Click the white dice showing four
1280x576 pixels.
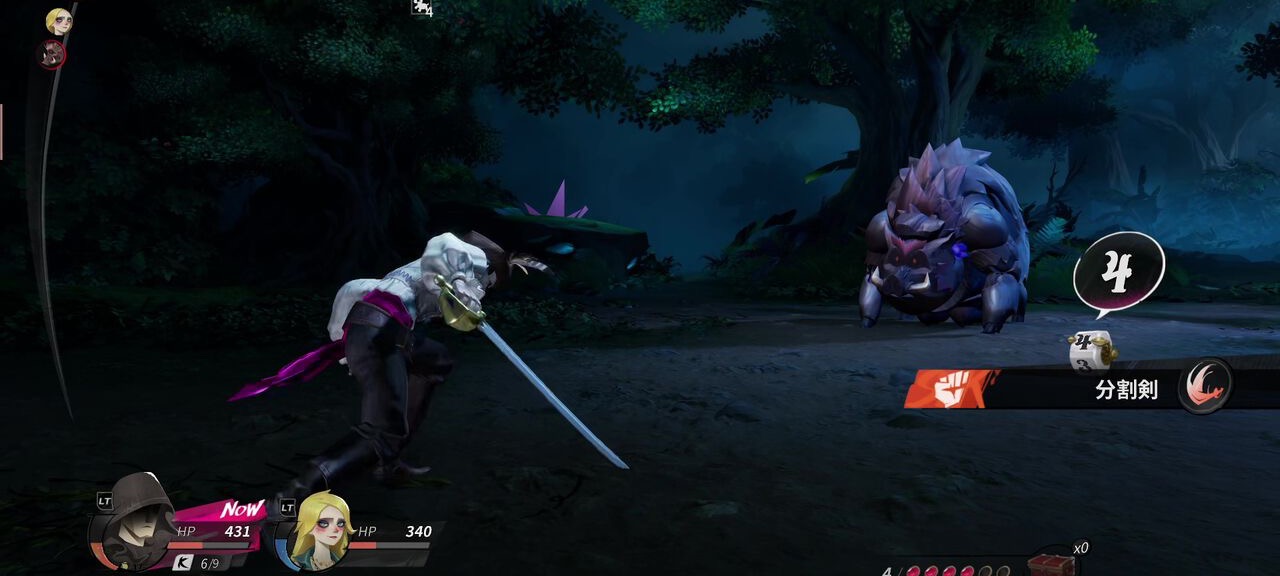pyautogui.click(x=1091, y=350)
